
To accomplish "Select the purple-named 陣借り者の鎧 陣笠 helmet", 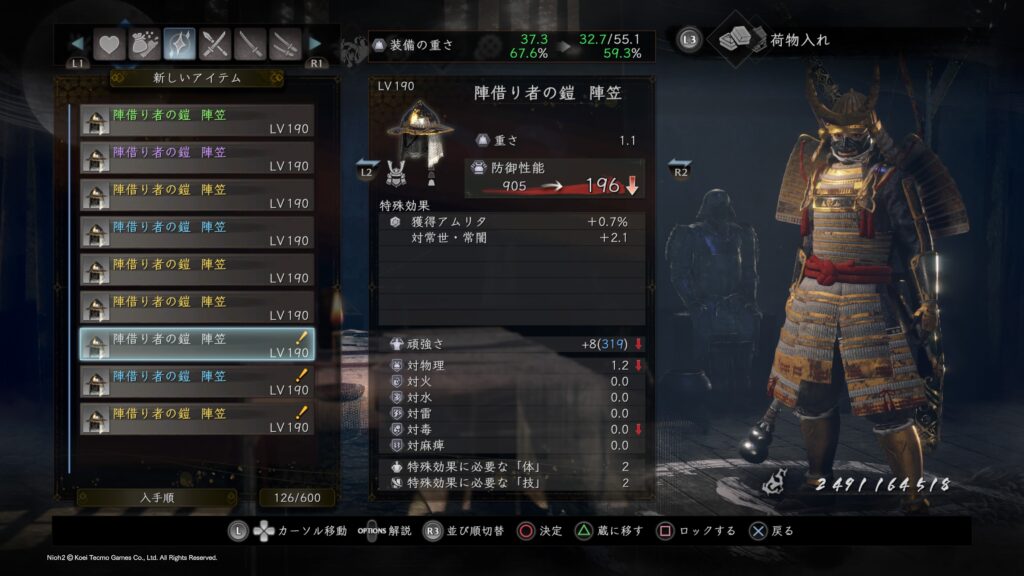I will [x=197, y=158].
